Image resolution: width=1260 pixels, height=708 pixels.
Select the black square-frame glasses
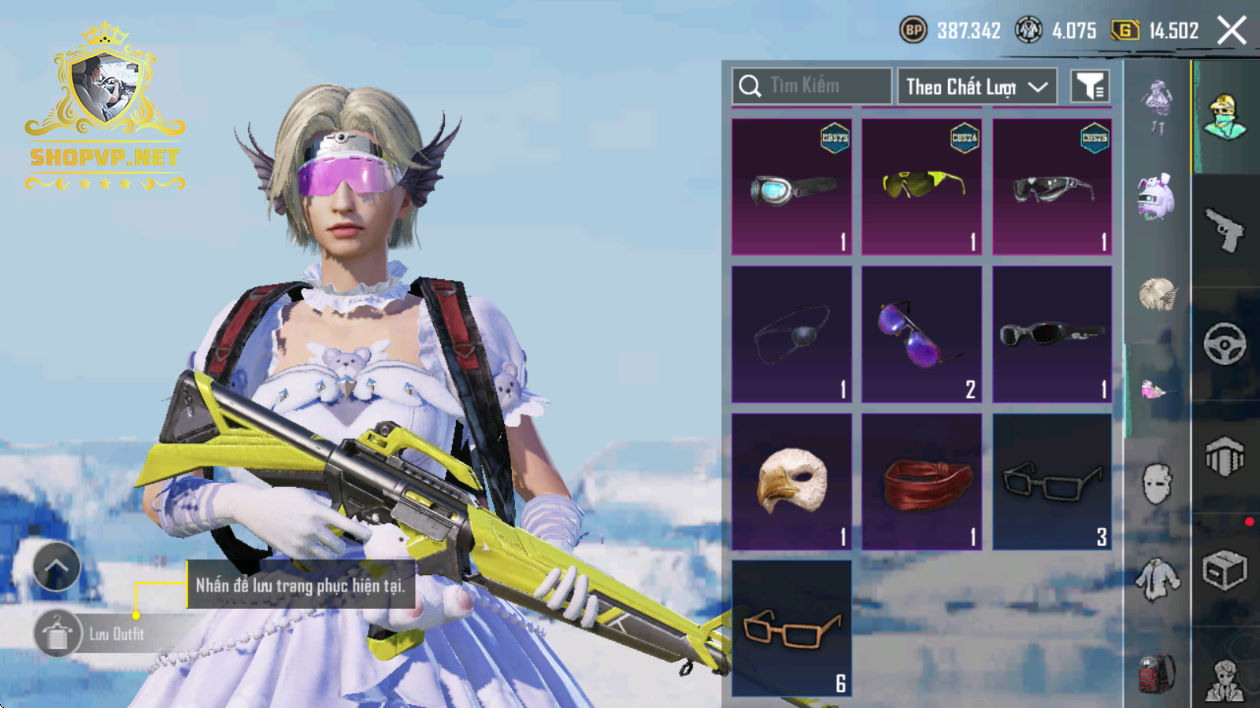click(1052, 482)
